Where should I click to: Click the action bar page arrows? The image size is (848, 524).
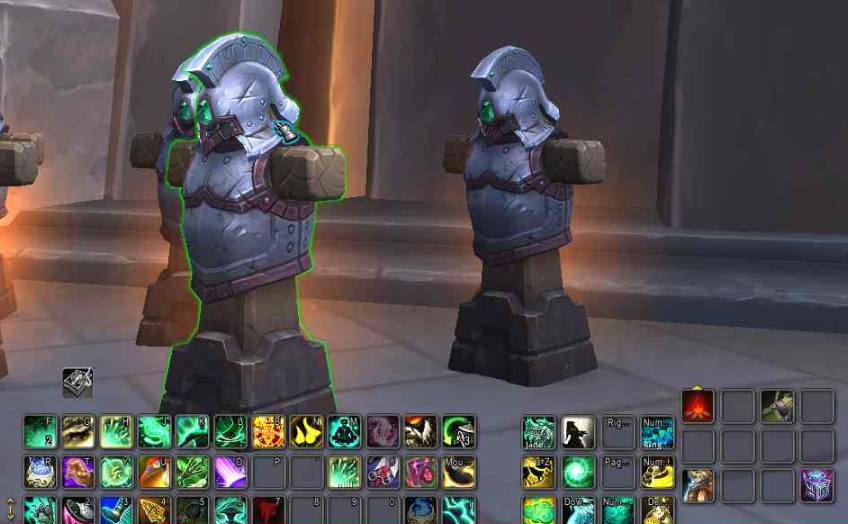tap(10, 509)
